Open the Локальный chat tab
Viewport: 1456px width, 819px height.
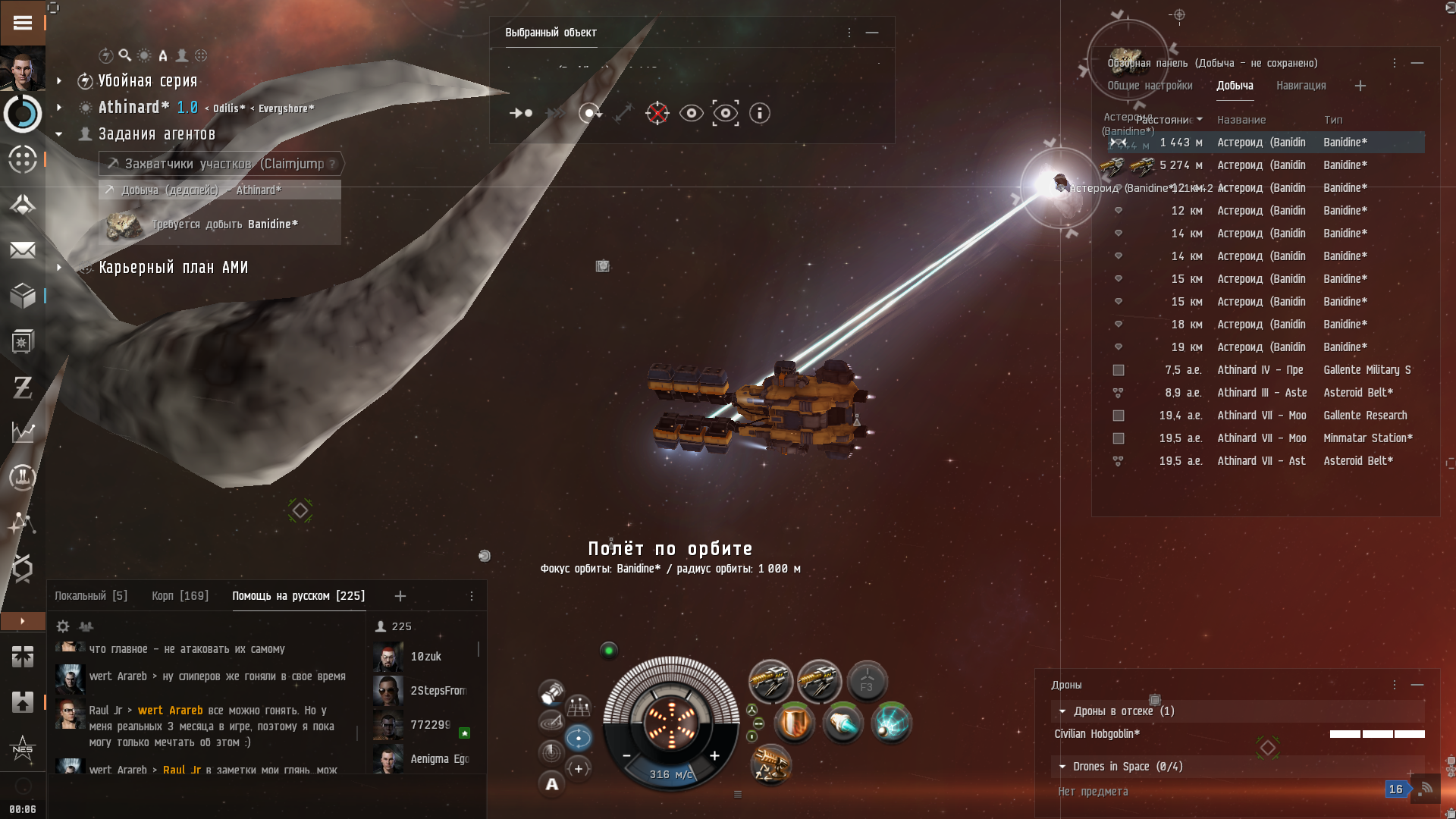click(x=90, y=596)
